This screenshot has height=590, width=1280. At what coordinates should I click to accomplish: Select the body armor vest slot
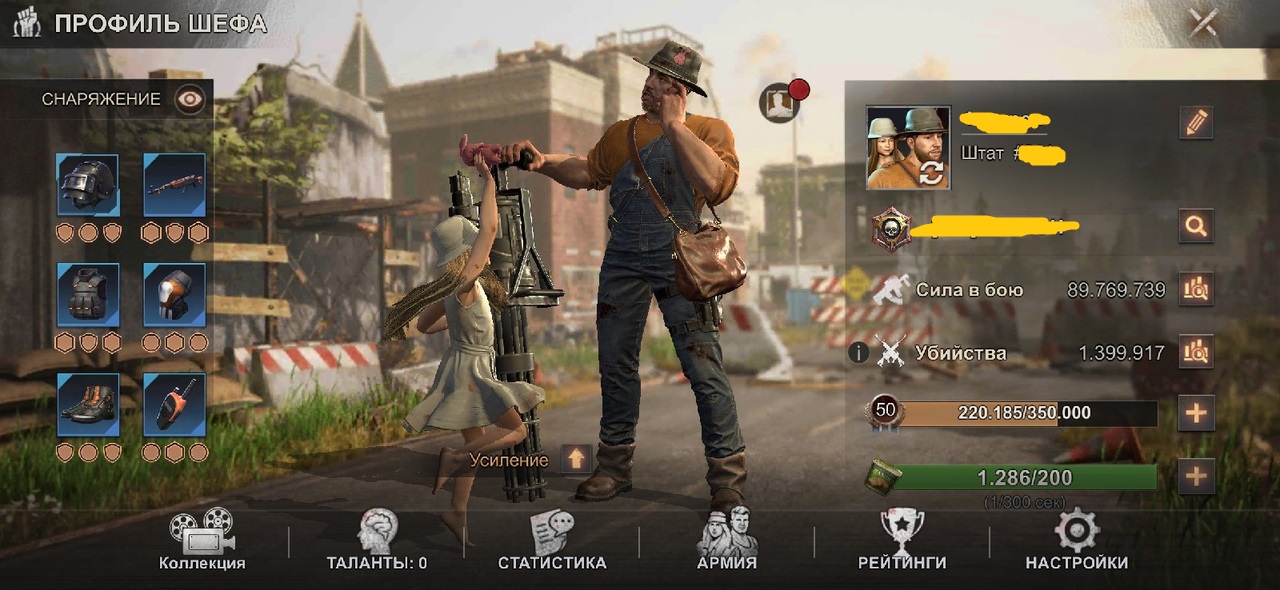[88, 295]
